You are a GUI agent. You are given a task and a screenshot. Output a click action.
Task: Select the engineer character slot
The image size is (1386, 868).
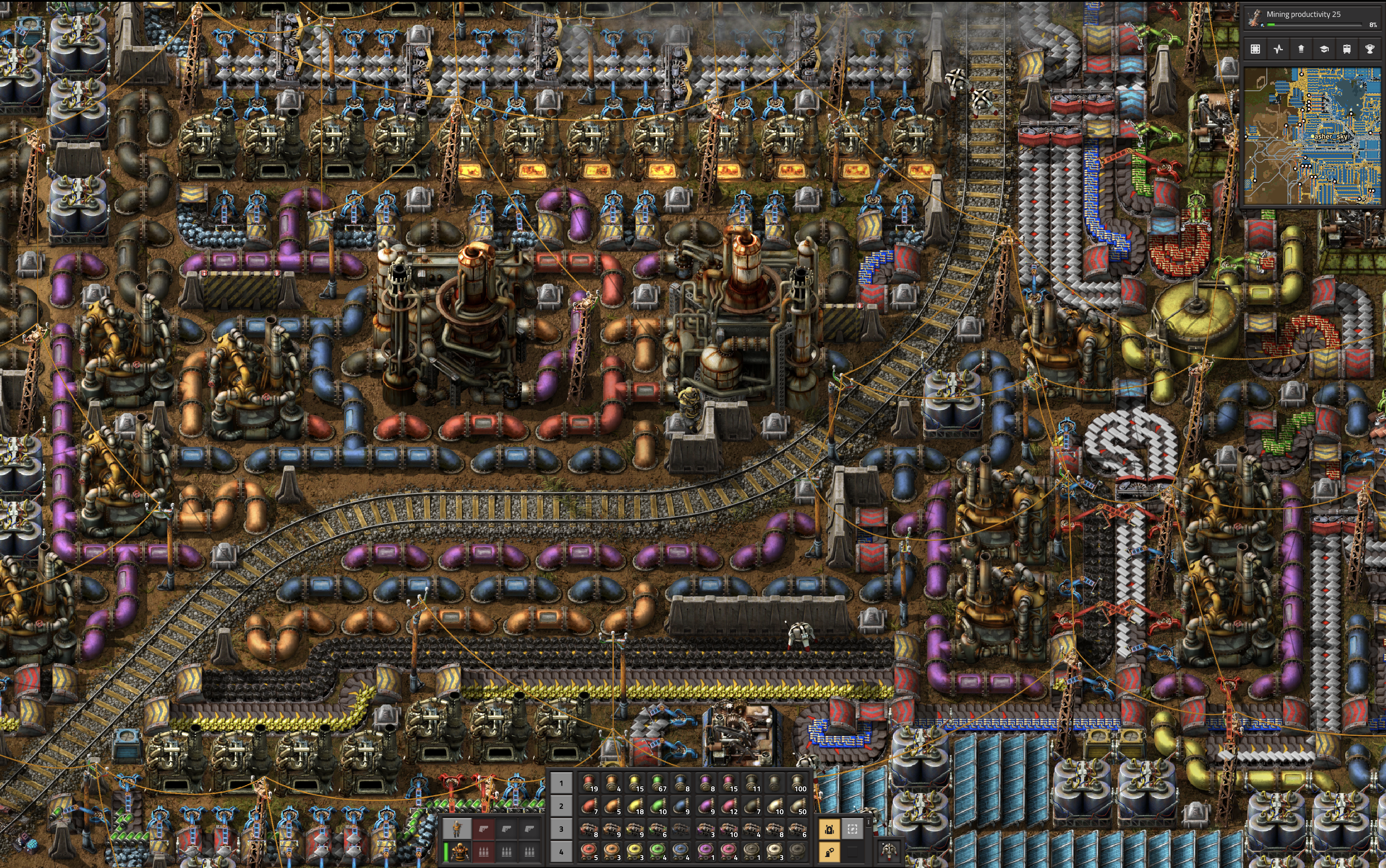point(457,829)
